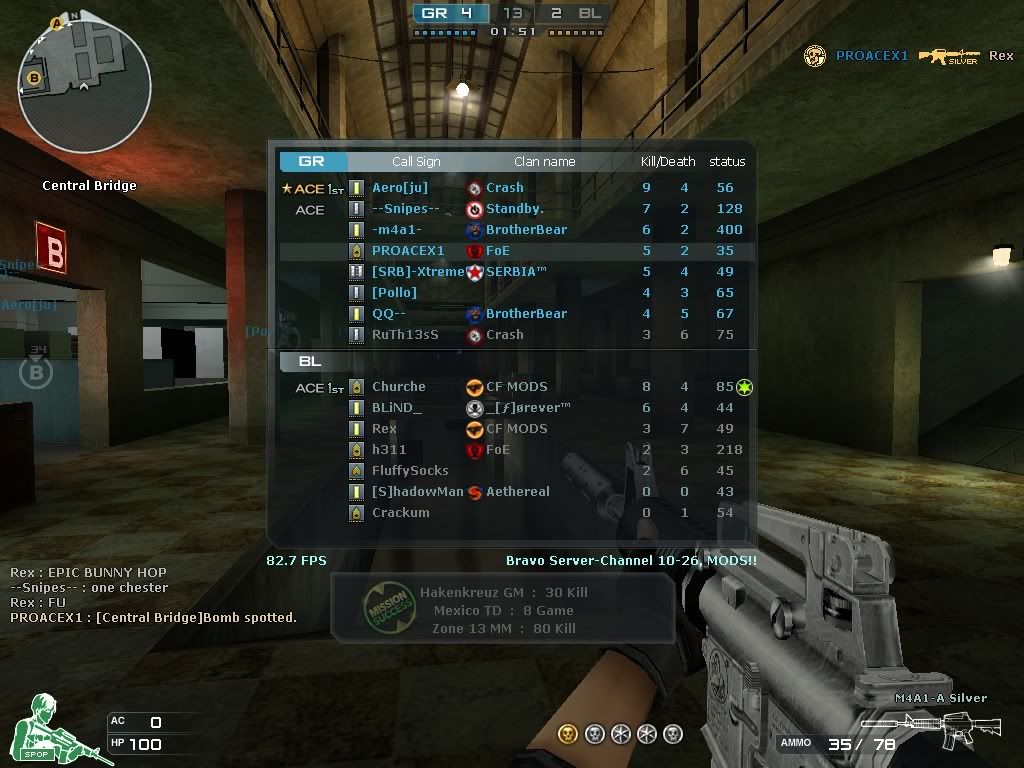
Task: Select Aero[ju] row in scoreboard
Action: click(x=400, y=188)
